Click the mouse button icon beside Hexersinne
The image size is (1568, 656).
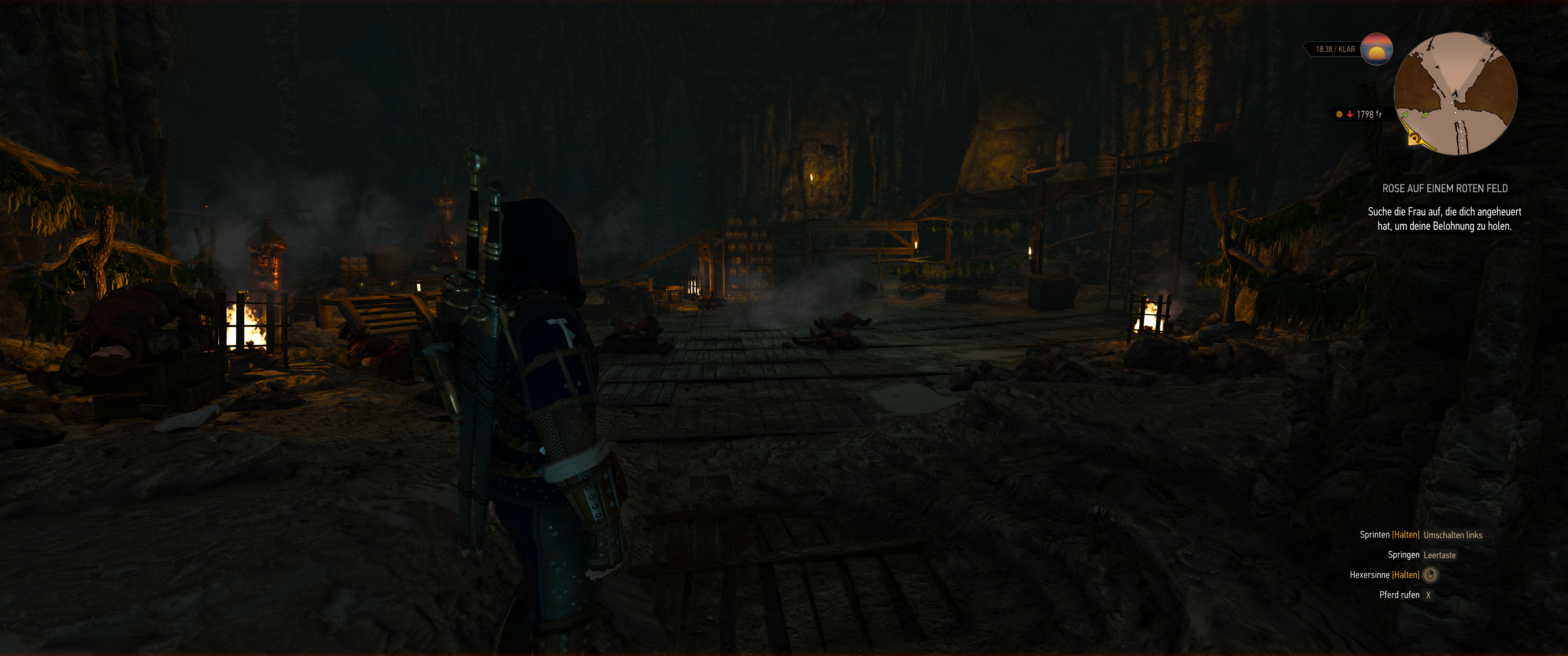coord(1430,576)
